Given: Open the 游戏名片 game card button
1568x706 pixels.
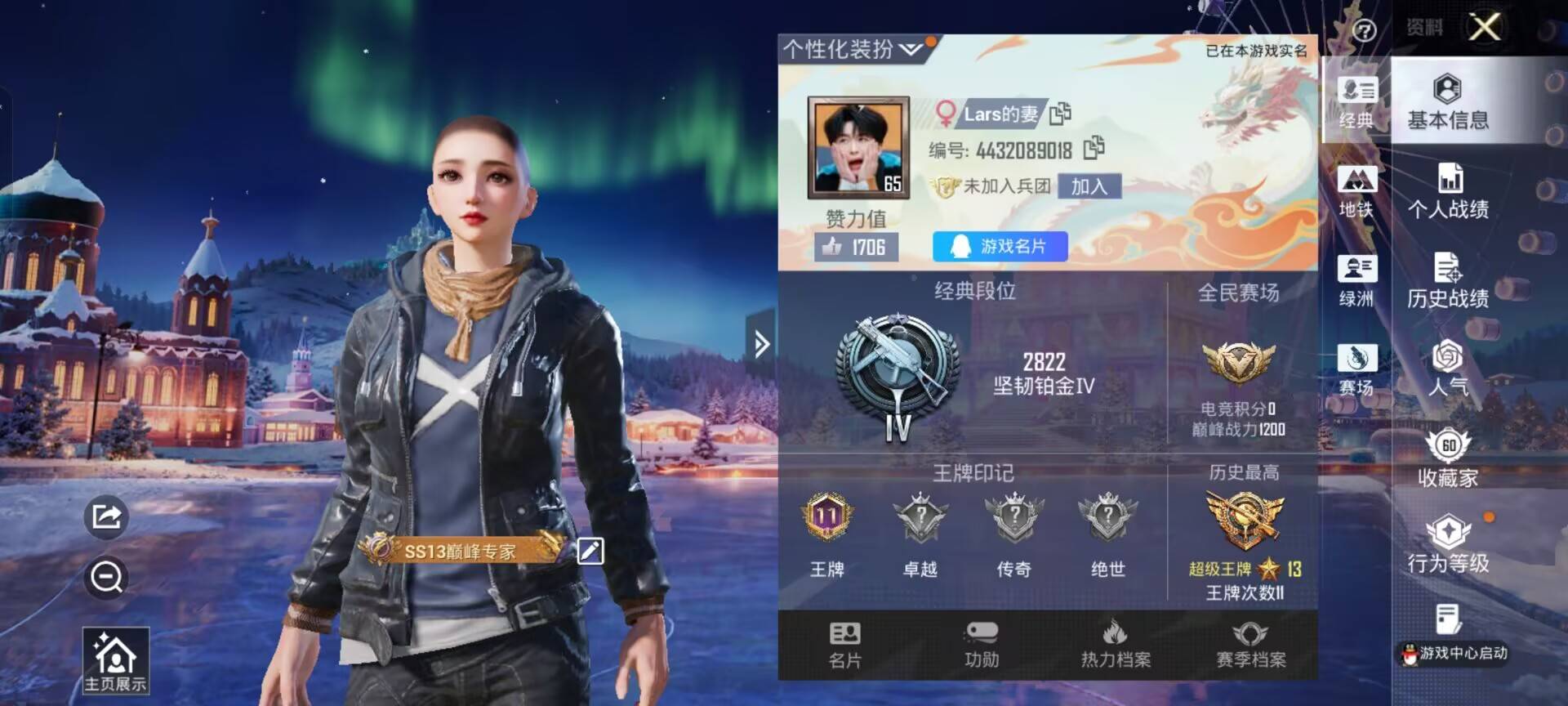Looking at the screenshot, I should 1000,246.
